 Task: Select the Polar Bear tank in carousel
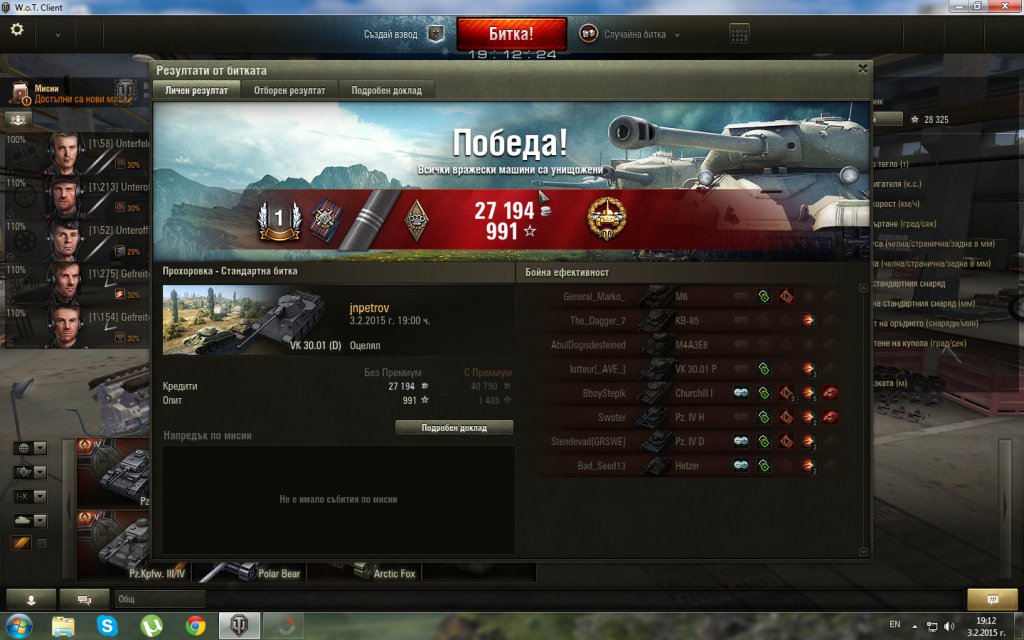click(x=248, y=573)
